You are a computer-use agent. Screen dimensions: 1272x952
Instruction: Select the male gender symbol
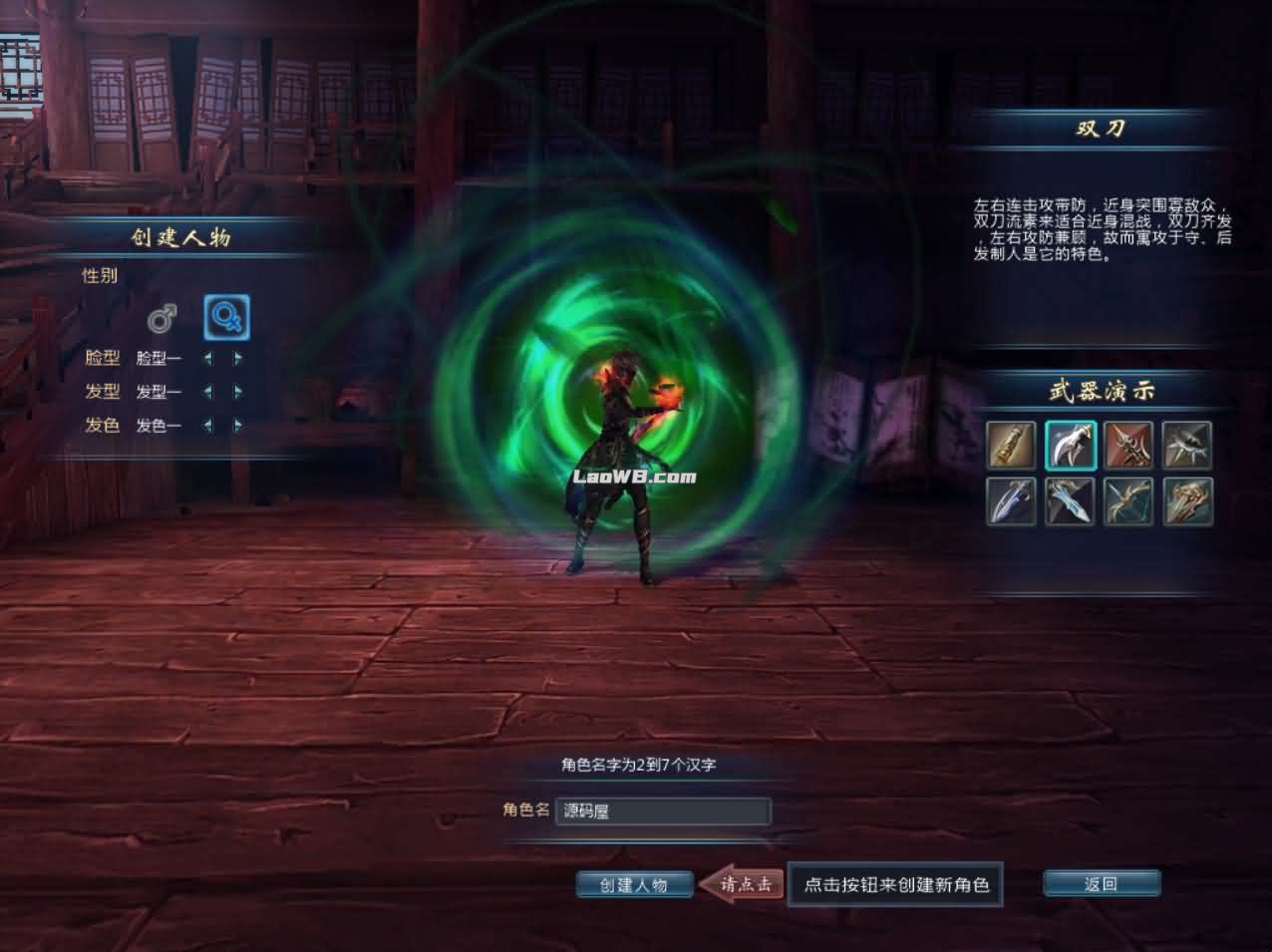(x=161, y=318)
